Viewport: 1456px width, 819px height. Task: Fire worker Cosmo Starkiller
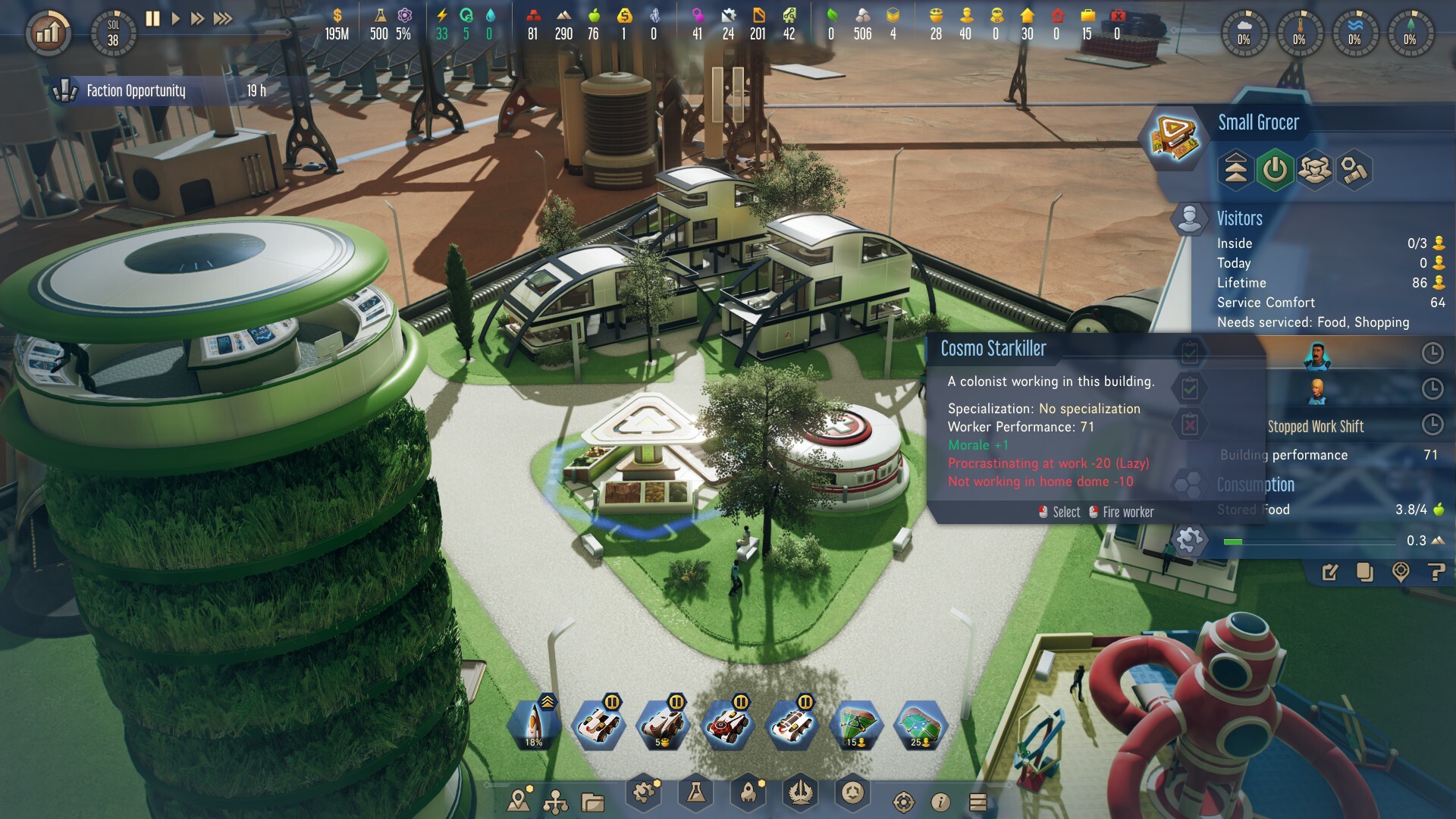[1121, 513]
